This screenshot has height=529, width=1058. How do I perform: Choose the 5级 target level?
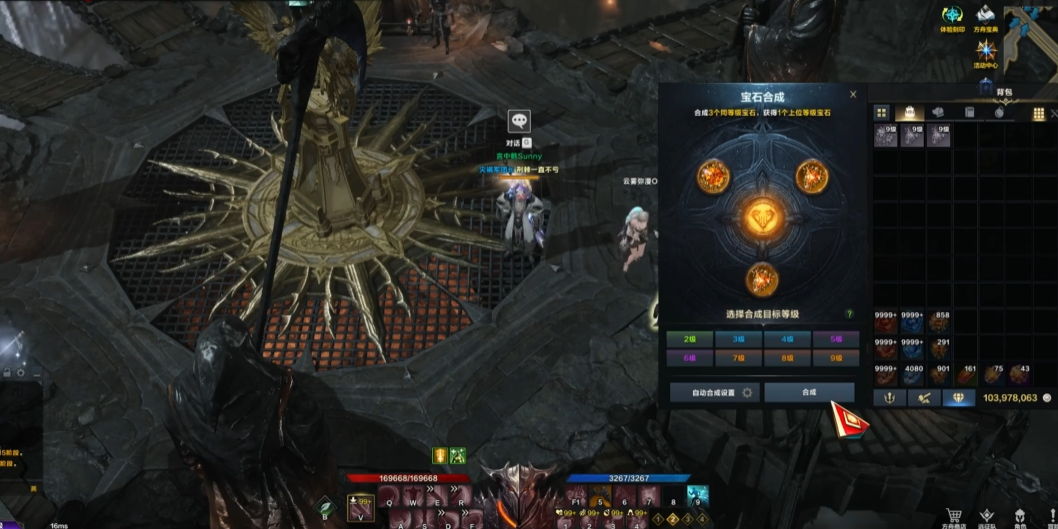tap(836, 340)
